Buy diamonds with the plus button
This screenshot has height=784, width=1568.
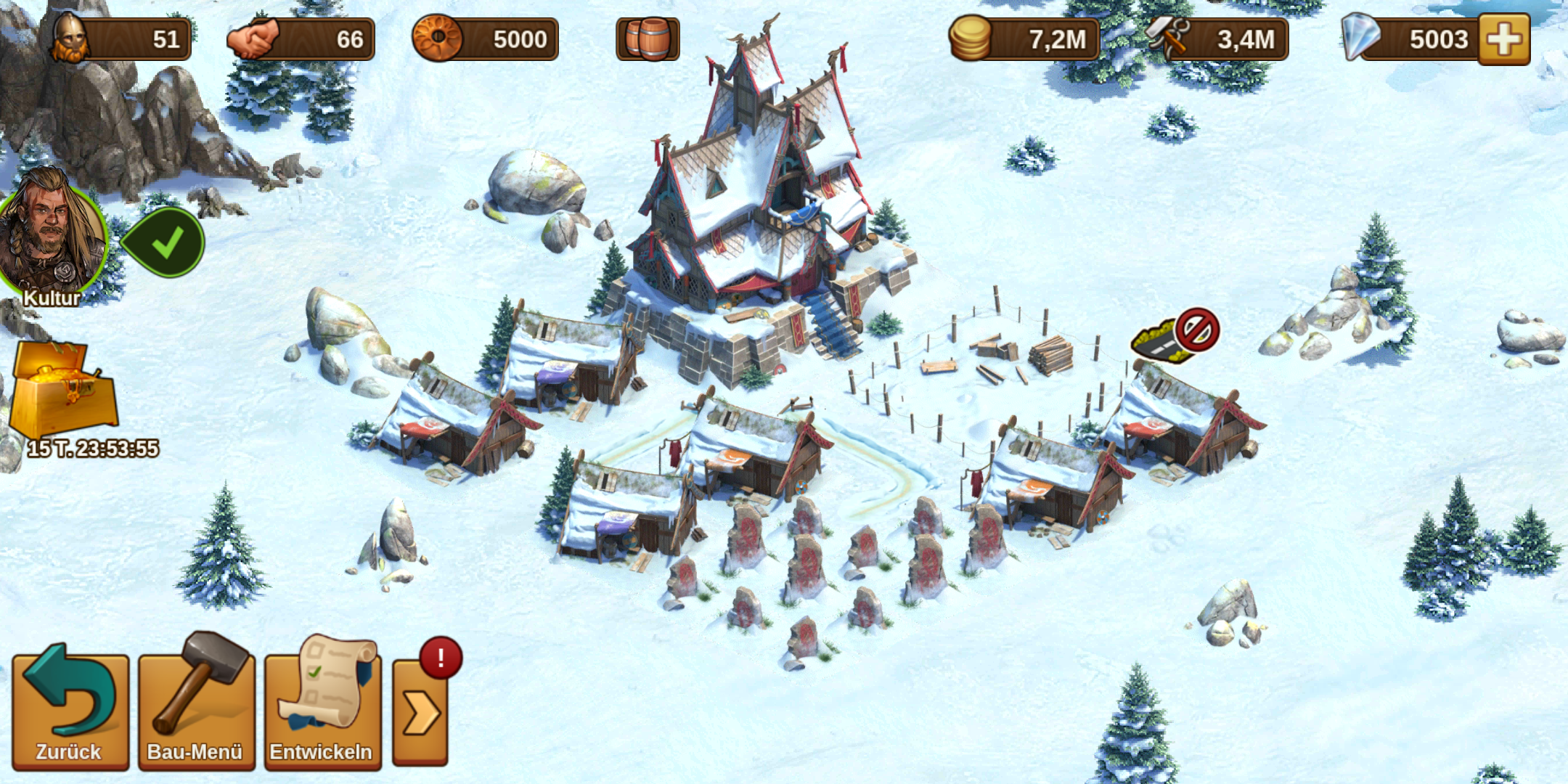(x=1504, y=39)
